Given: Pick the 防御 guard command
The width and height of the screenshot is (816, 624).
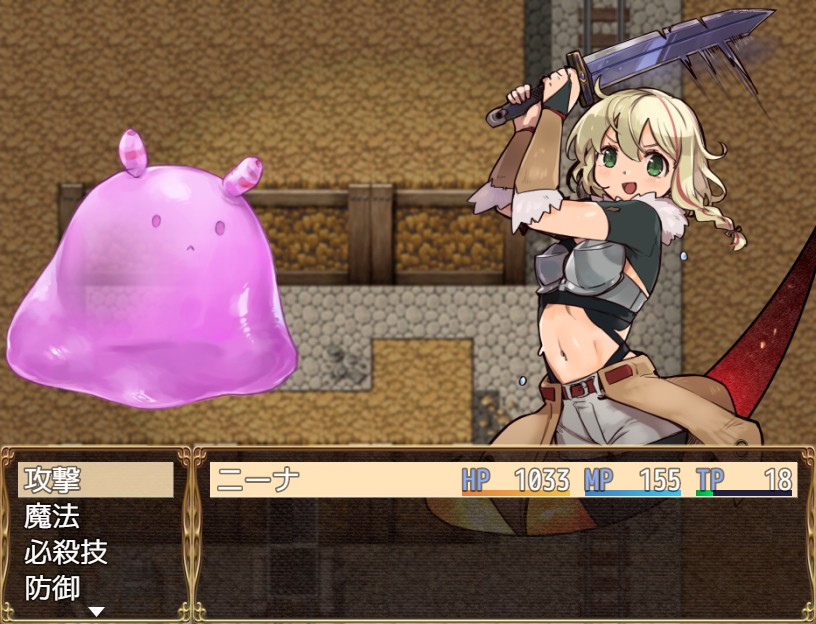Looking at the screenshot, I should click(x=95, y=587).
